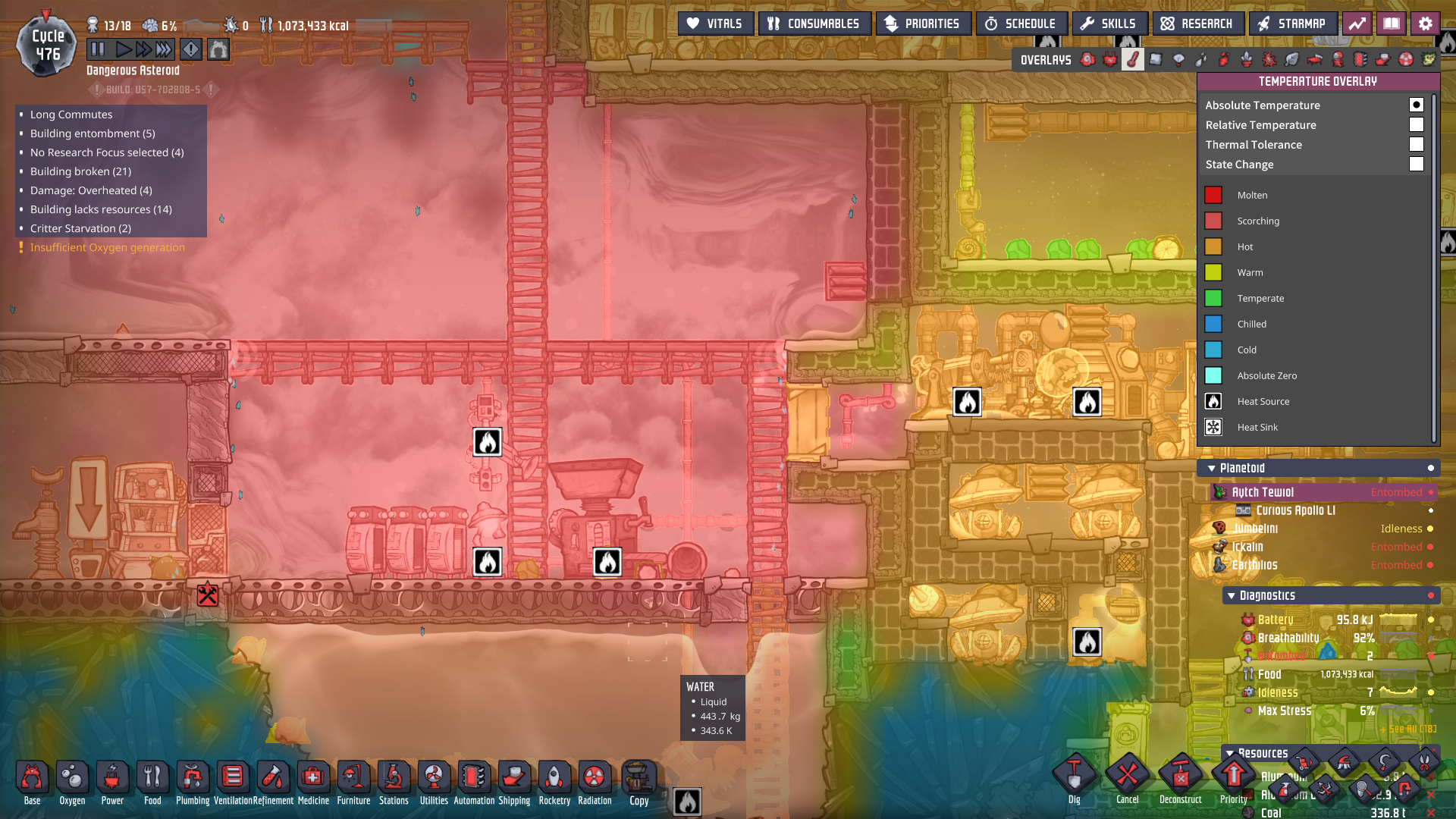Pause the game simulation
This screenshot has height=819, width=1456.
pos(98,50)
